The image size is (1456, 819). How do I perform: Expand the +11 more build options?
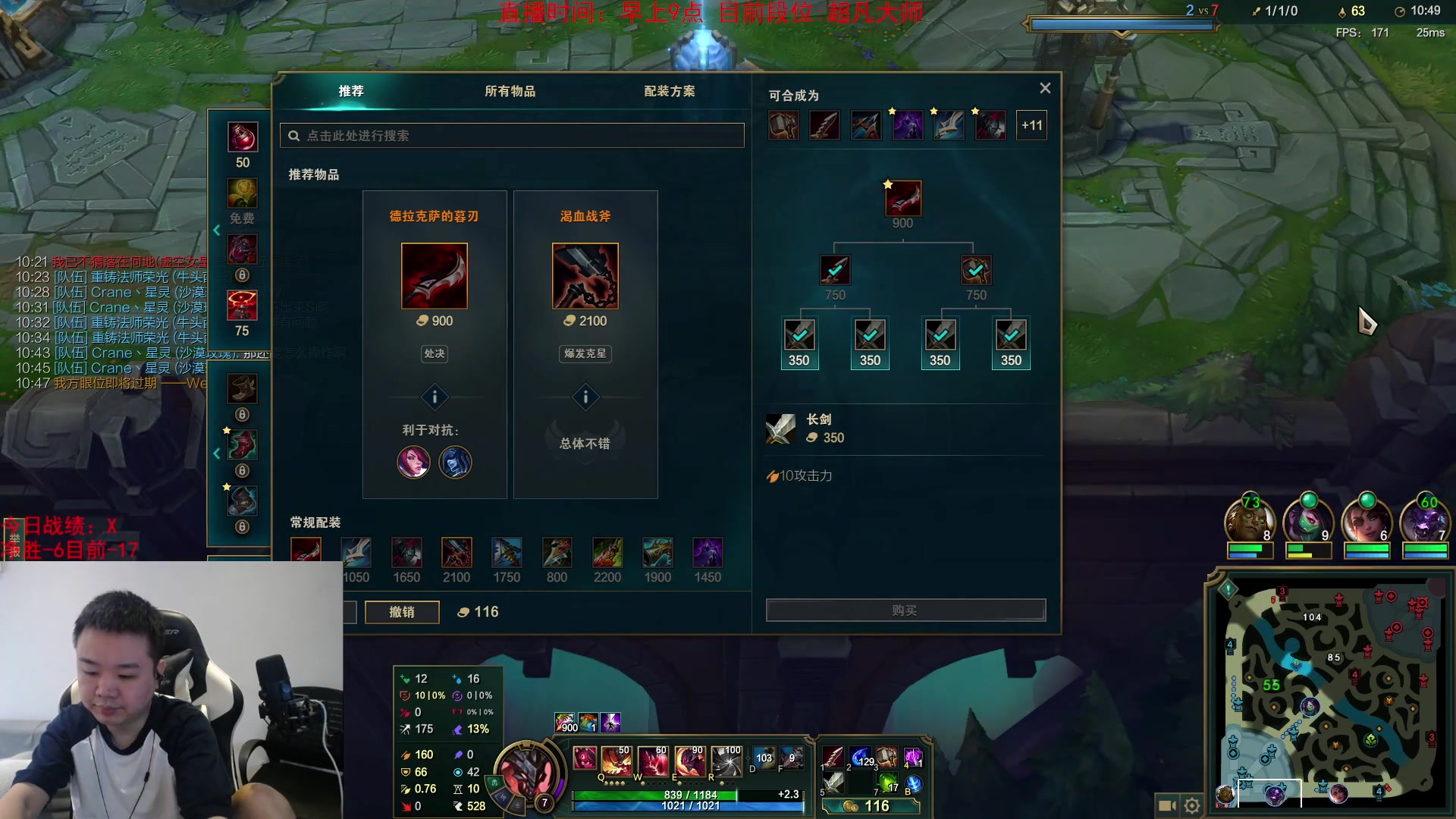pos(1031,126)
